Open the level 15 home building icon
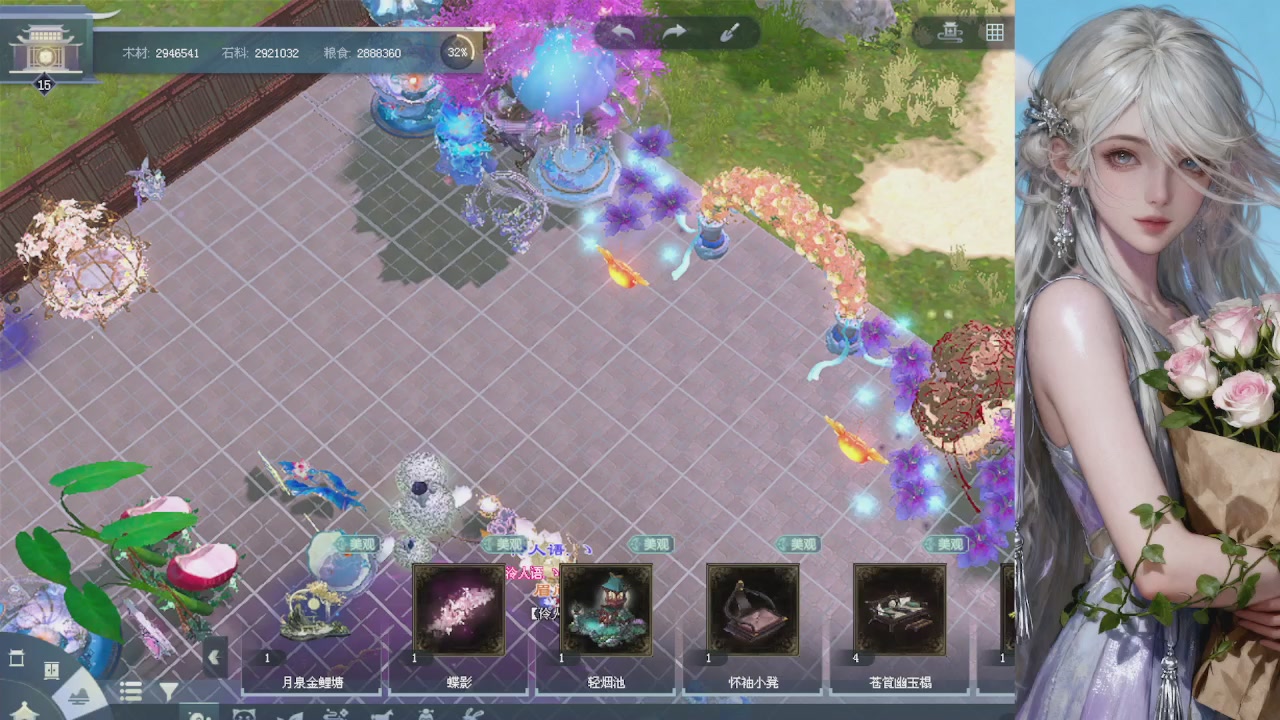Screen dimensions: 1280x720 (44, 50)
